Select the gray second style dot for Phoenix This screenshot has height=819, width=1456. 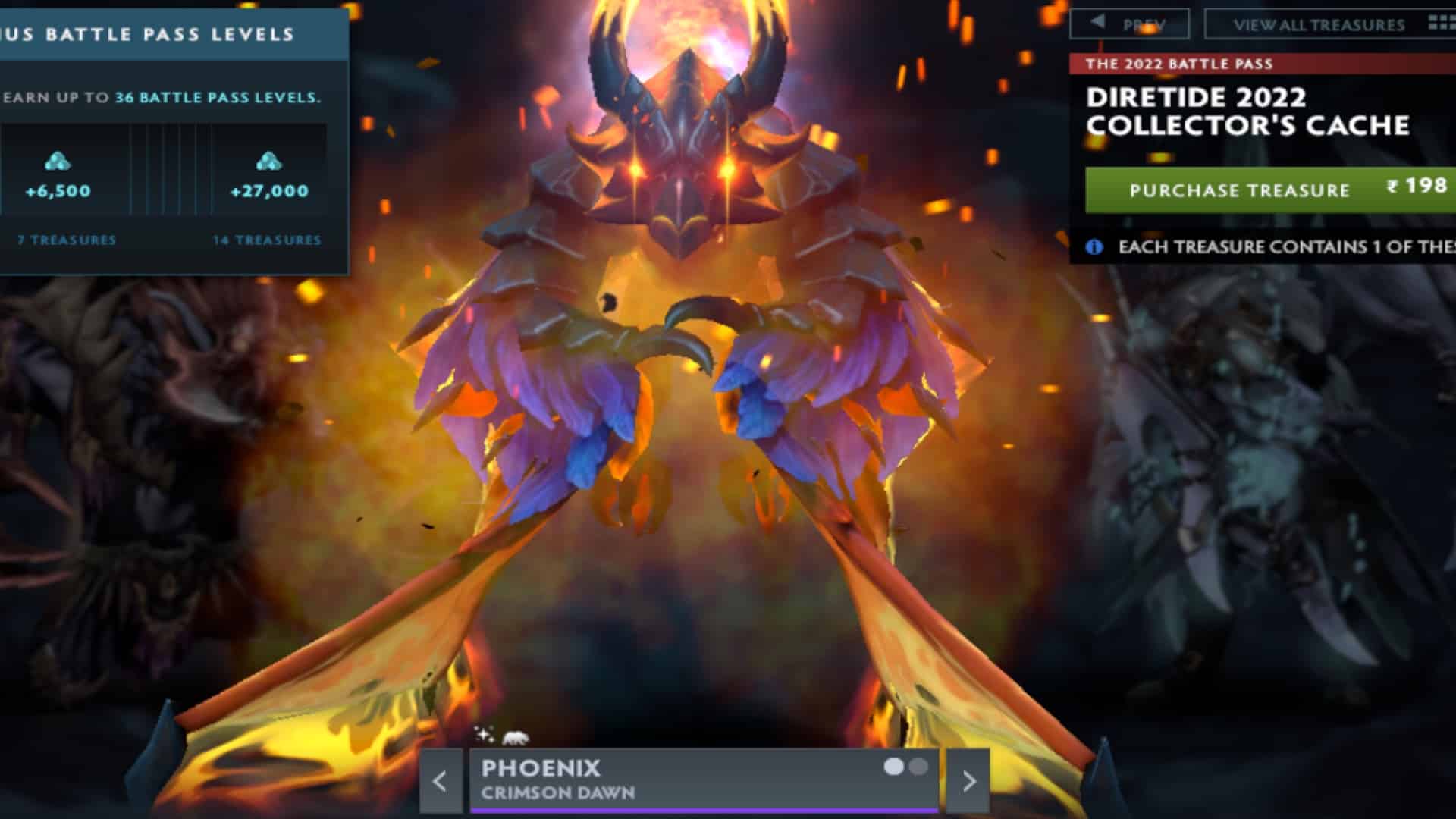(x=919, y=767)
